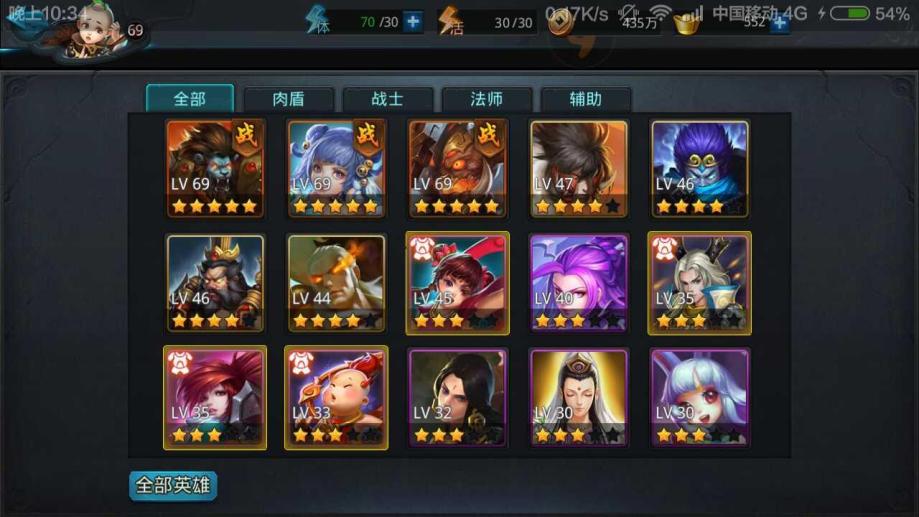Select the LV 45 hero card
Viewport: 919px width, 517px height.
[x=457, y=283]
